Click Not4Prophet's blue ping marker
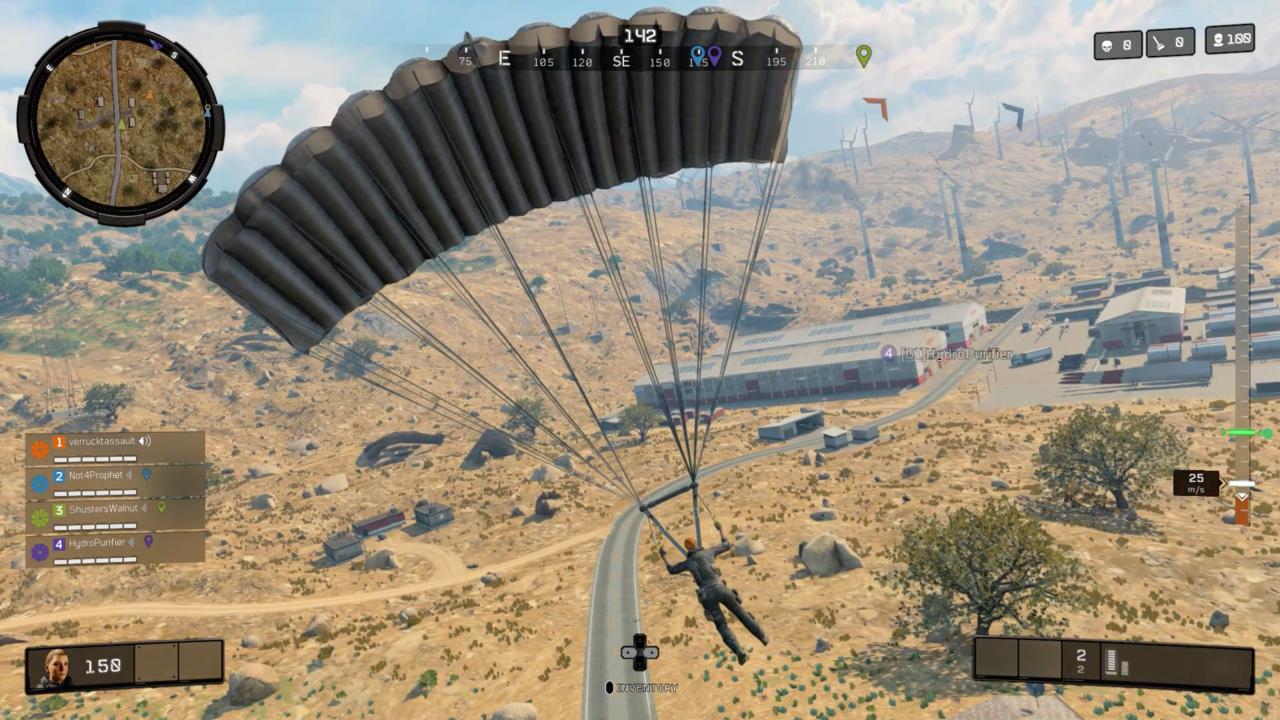 146,474
